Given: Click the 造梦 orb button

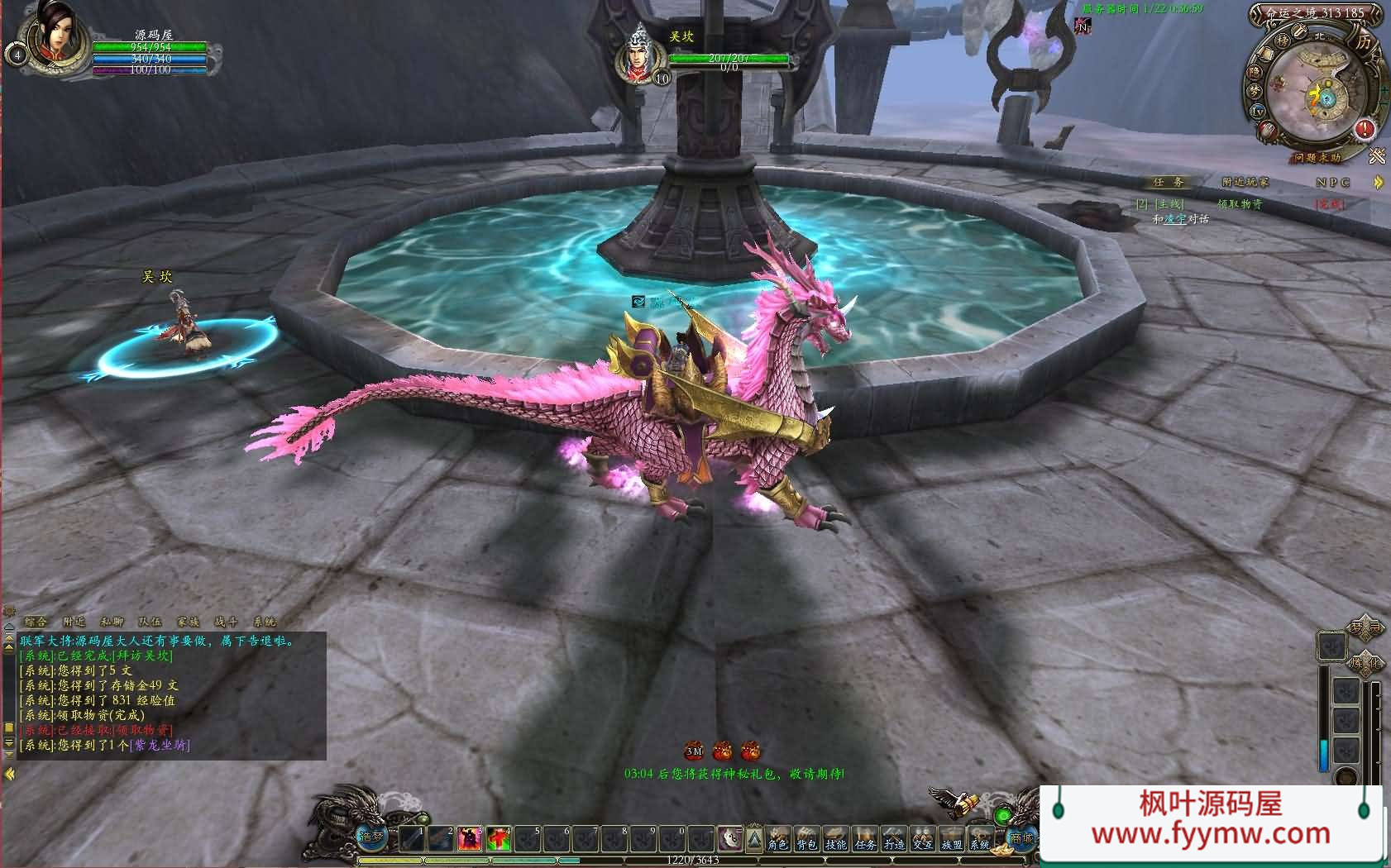Looking at the screenshot, I should (x=370, y=837).
